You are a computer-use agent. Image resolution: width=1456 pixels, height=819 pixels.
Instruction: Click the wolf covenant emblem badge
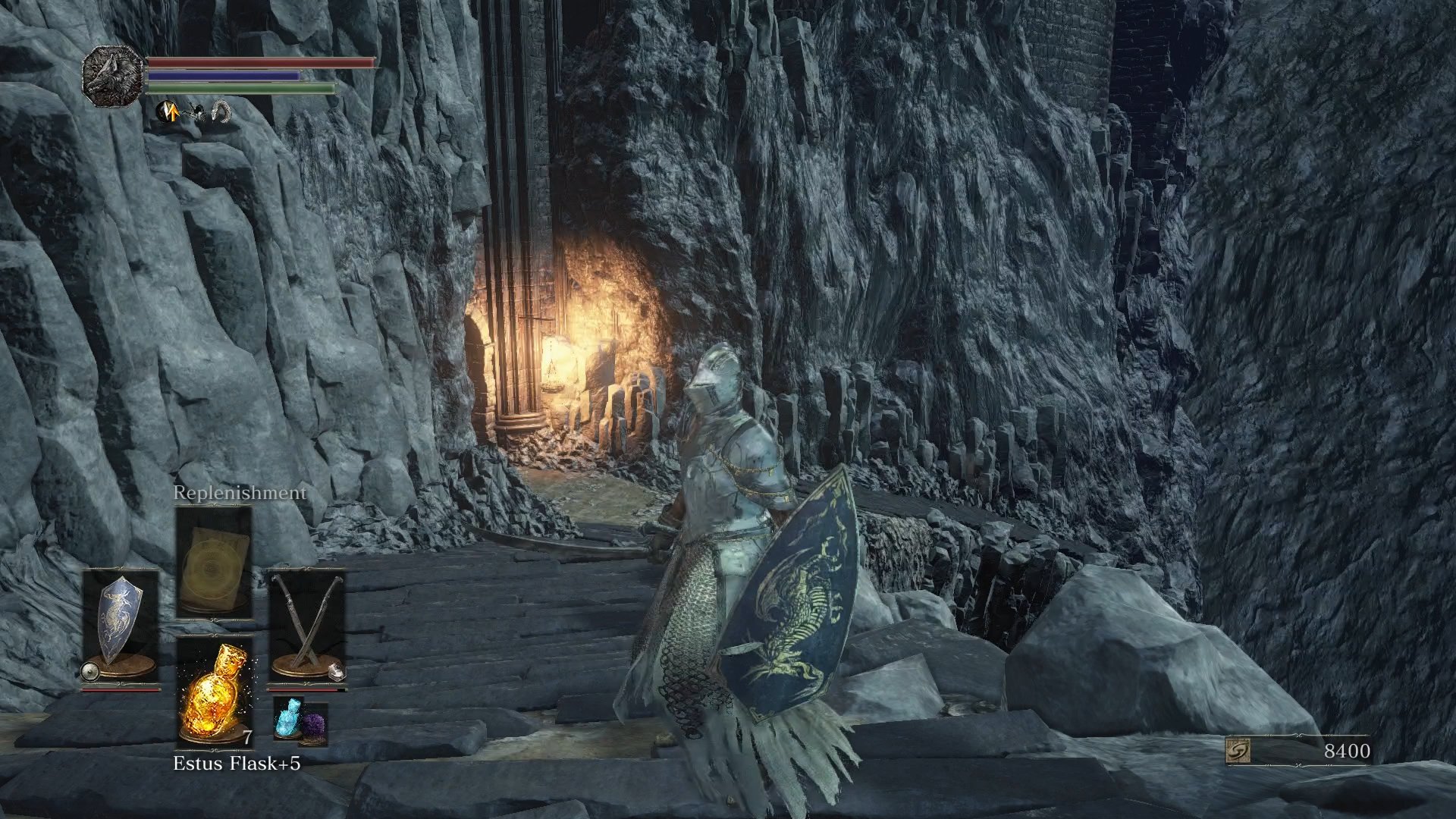[112, 76]
